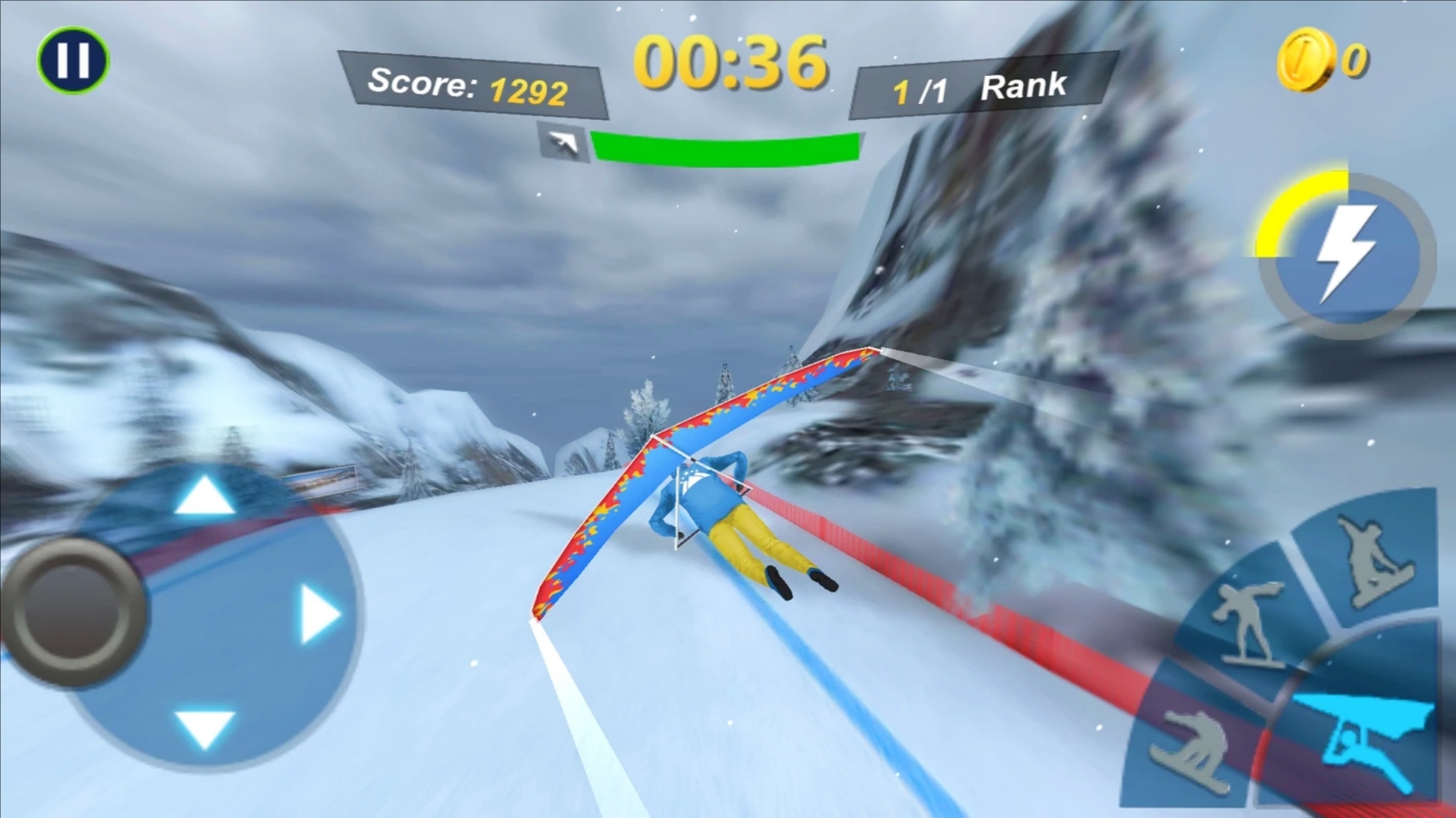Tap the right arrow on the directional pad
Image resolution: width=1456 pixels, height=818 pixels.
[320, 613]
